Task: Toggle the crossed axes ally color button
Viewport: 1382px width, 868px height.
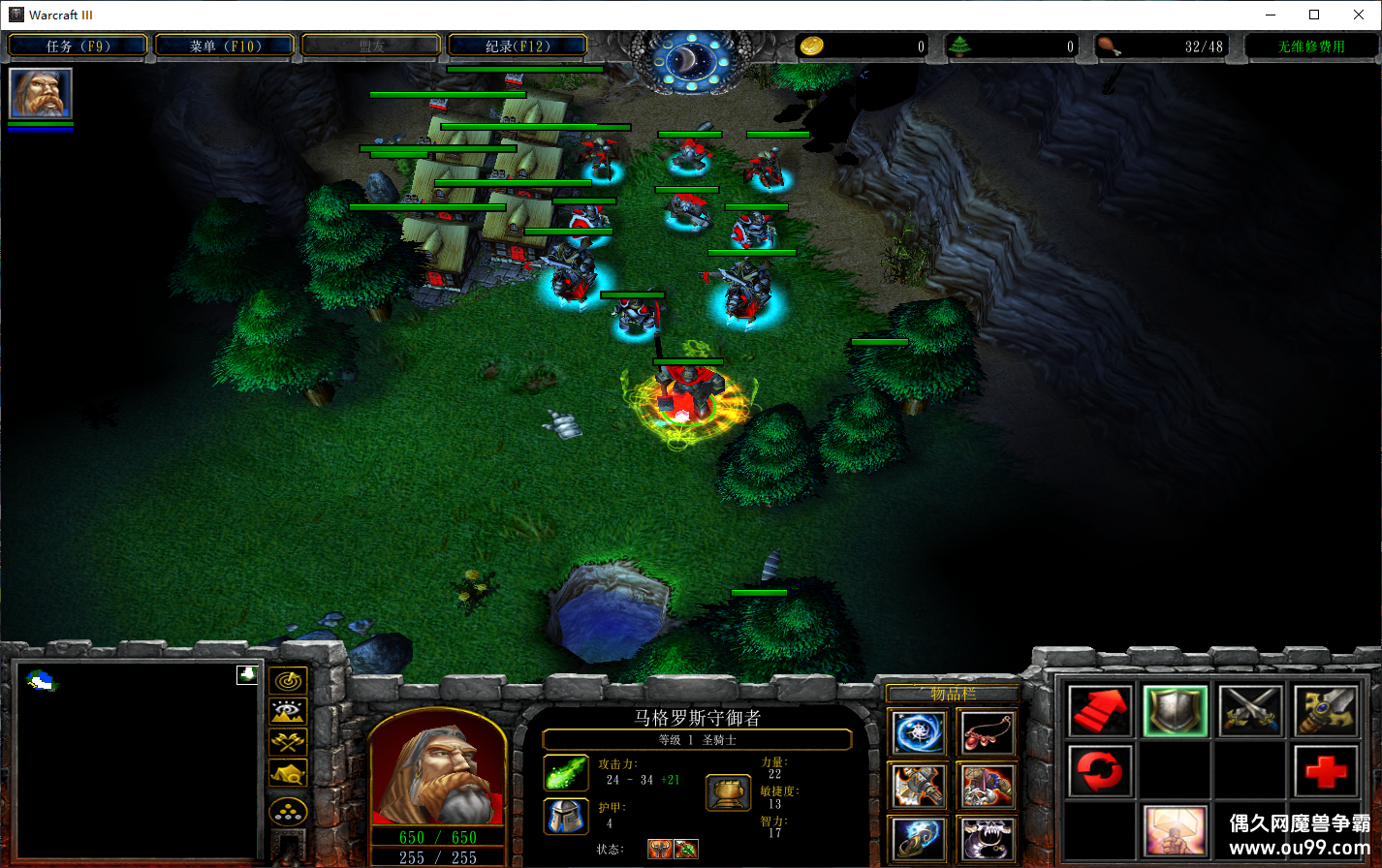Action: coord(288,743)
